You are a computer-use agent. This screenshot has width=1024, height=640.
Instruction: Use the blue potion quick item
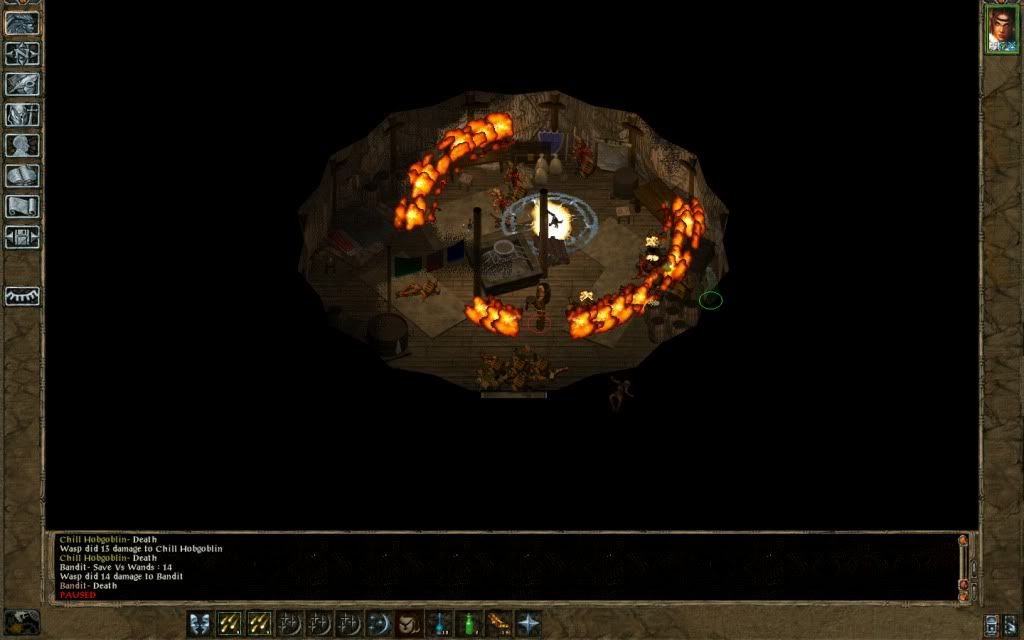tap(438, 623)
